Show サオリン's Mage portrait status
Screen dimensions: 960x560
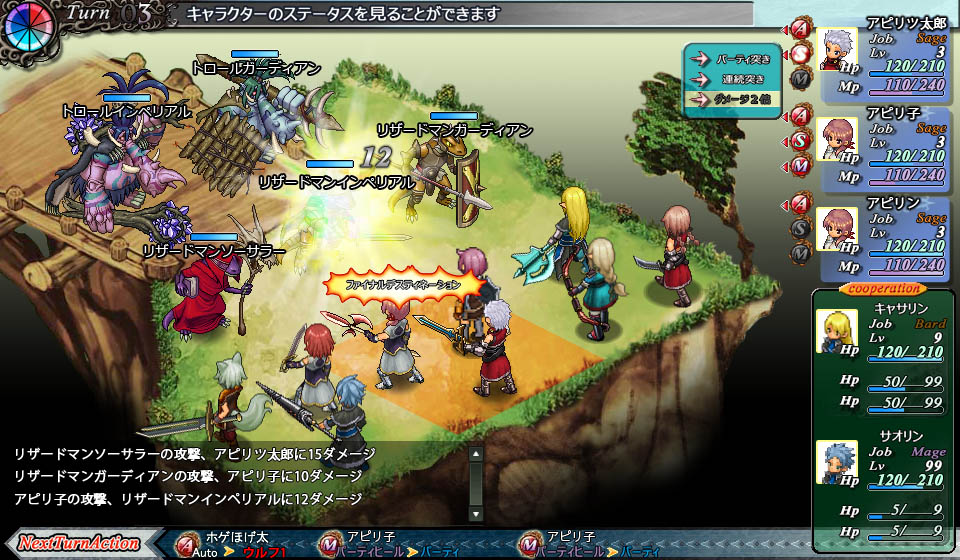pos(835,462)
